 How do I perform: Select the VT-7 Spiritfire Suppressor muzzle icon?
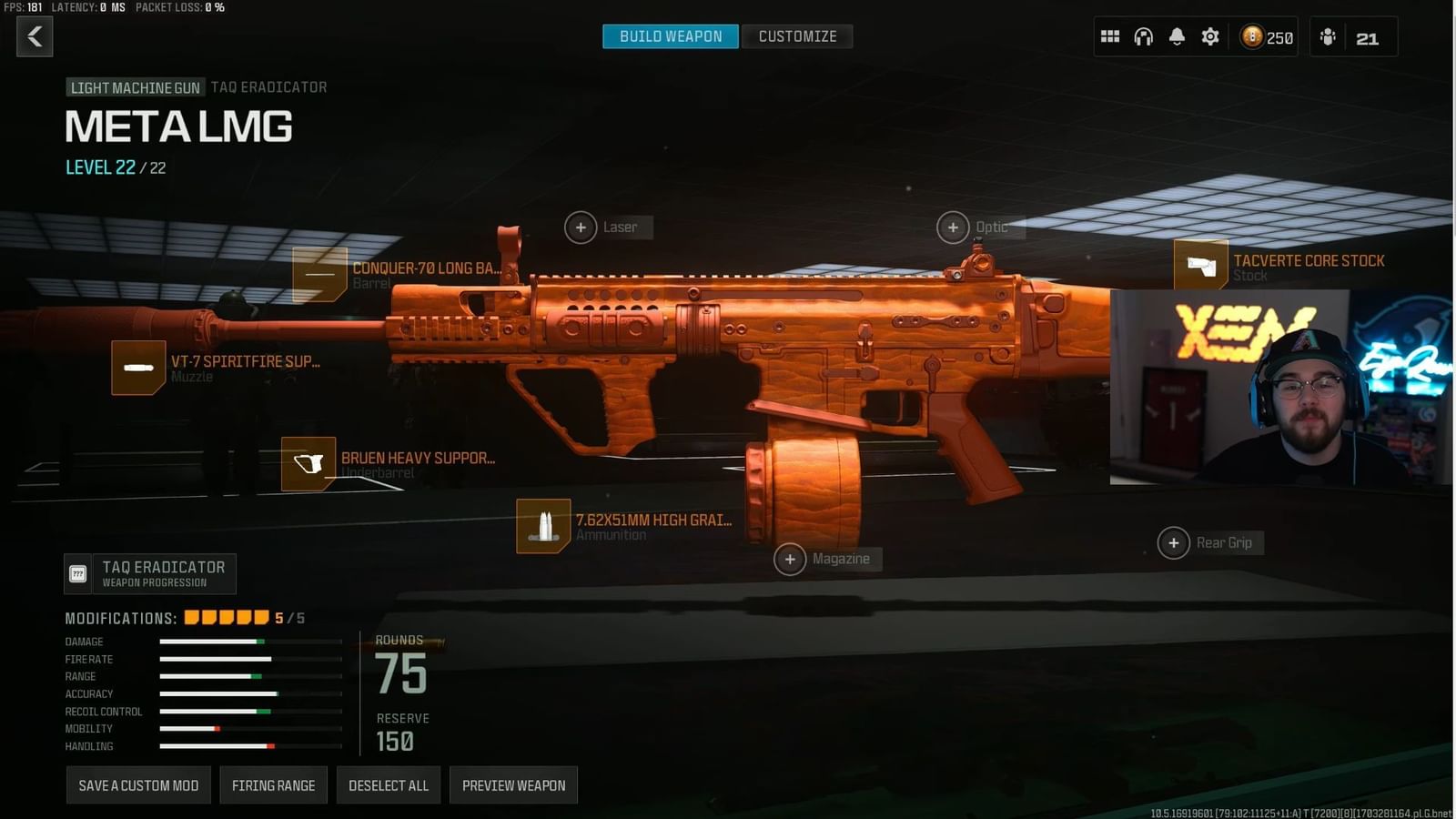(138, 368)
